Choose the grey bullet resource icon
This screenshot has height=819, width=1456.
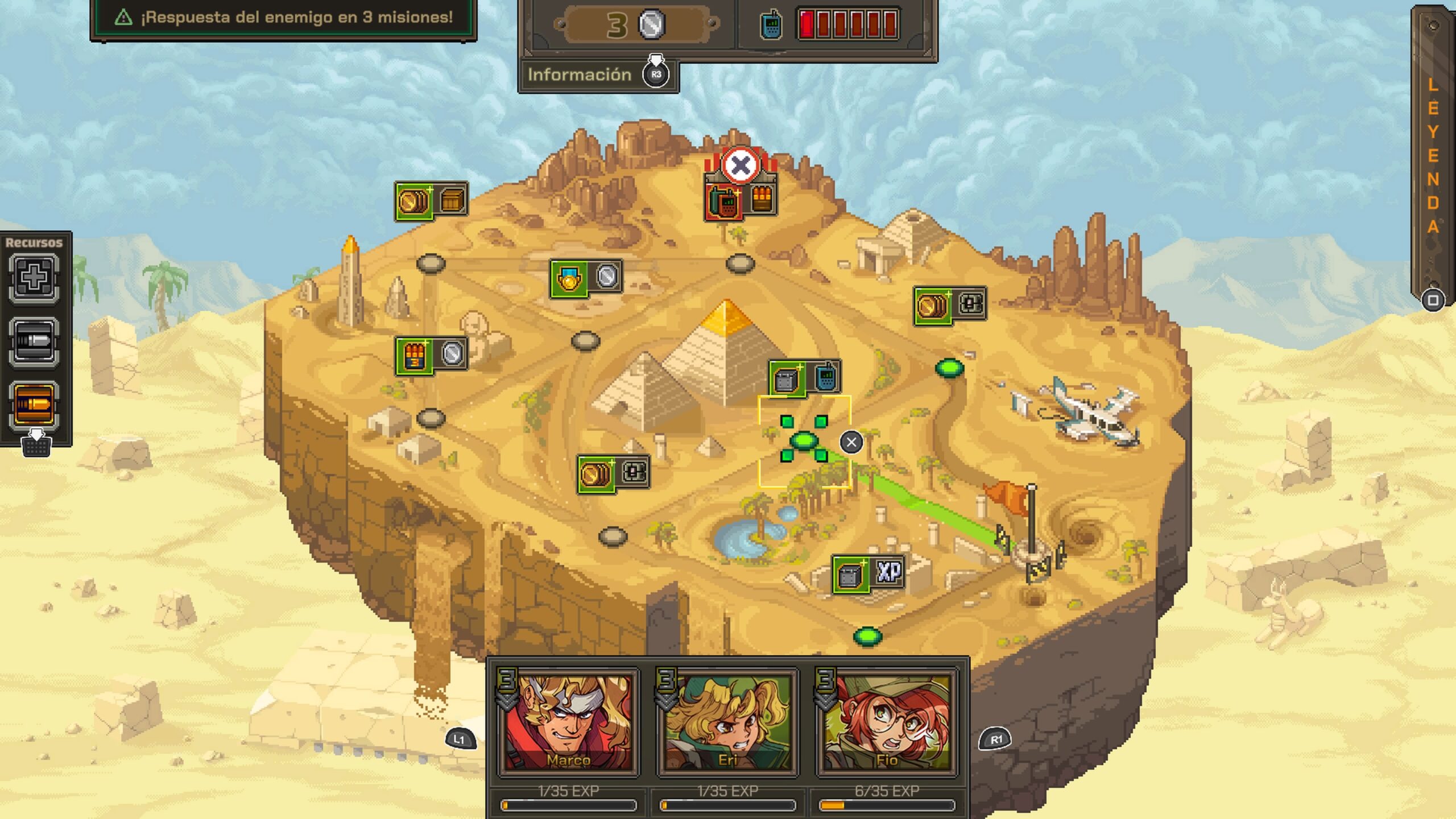point(34,341)
